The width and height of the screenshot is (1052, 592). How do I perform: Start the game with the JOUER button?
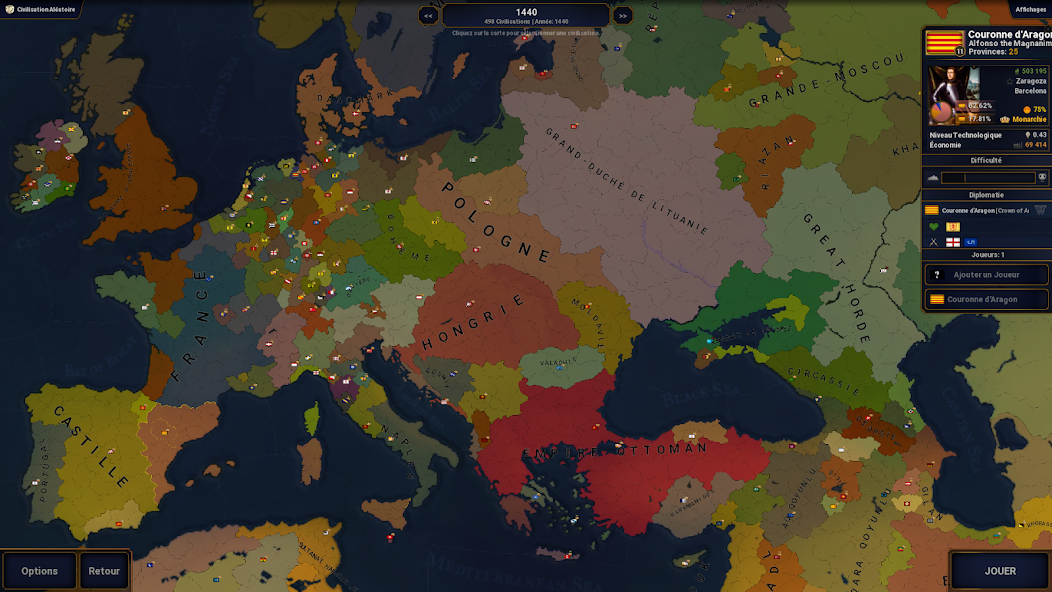(x=999, y=571)
